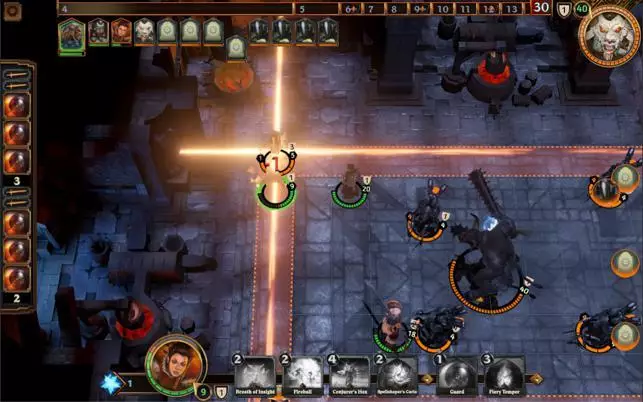Image resolution: width=643 pixels, height=402 pixels.
Task: Choose the Fiery Temper card
Action: pos(504,375)
